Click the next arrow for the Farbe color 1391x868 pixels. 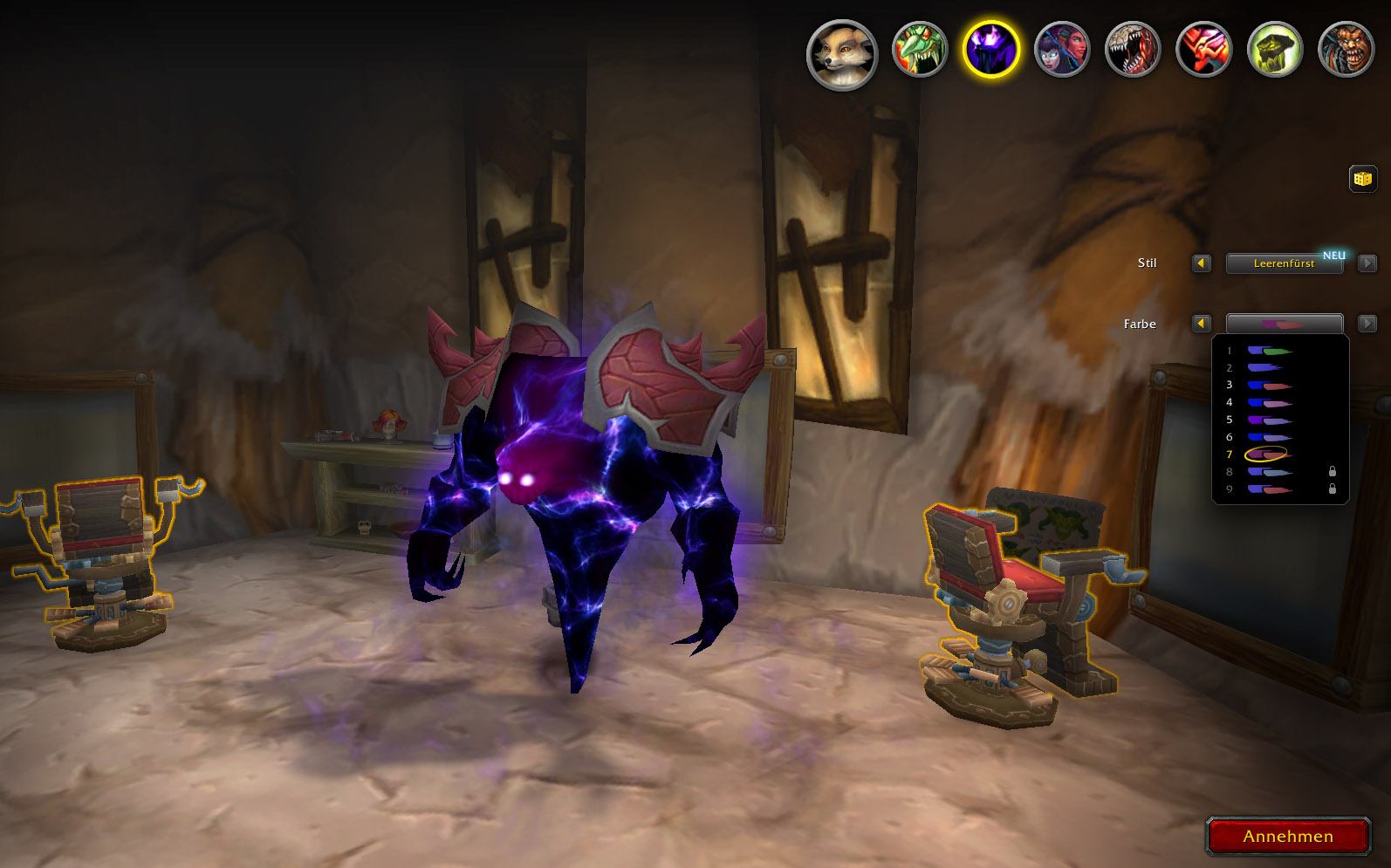[x=1367, y=324]
